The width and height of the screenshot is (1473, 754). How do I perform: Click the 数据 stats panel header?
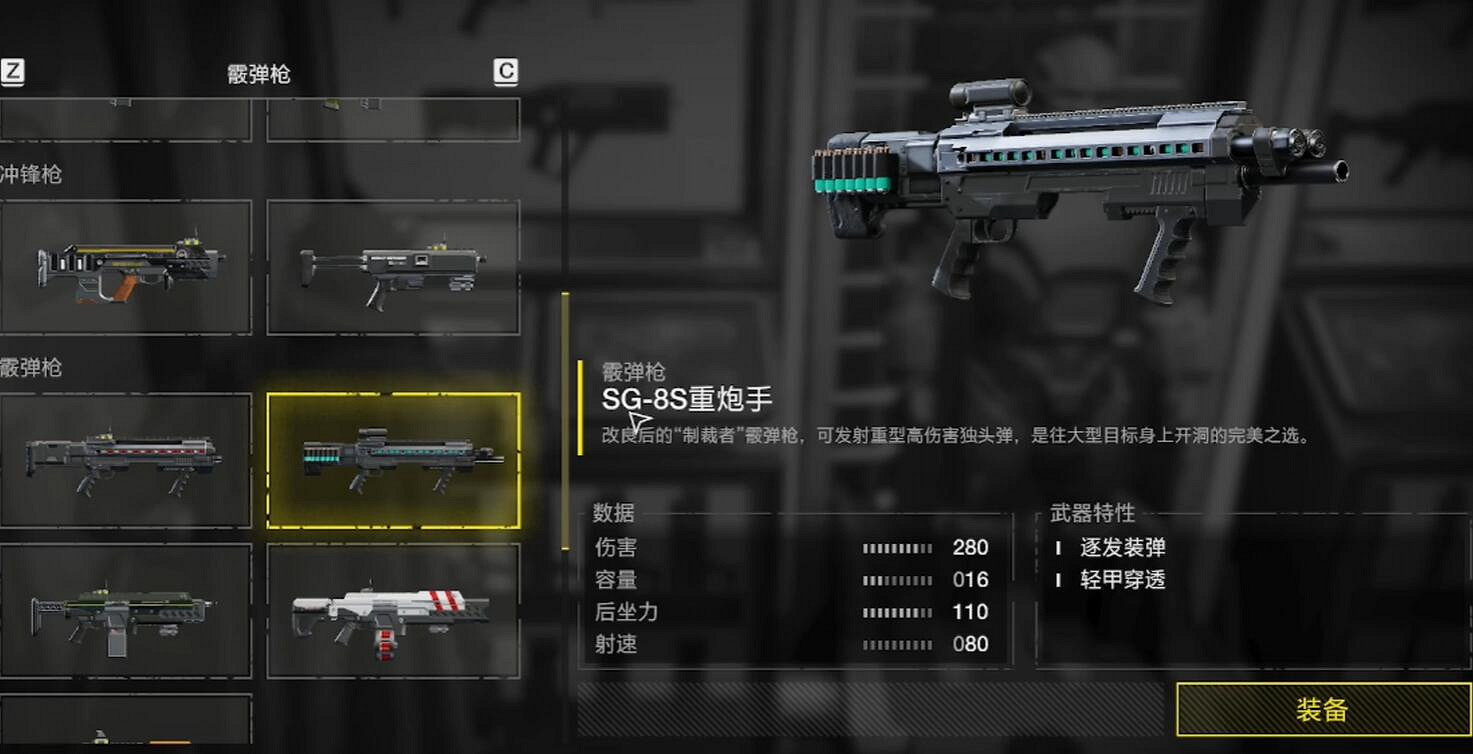[613, 513]
